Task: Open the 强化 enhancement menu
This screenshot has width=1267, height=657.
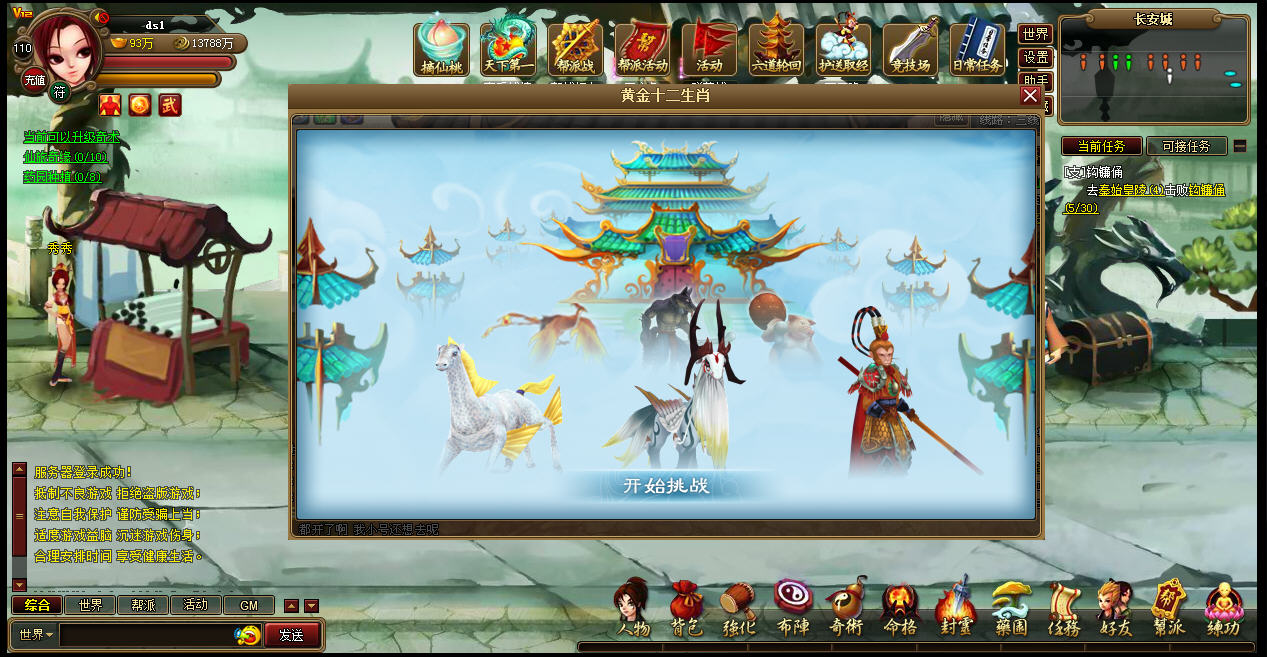Action: click(x=739, y=609)
